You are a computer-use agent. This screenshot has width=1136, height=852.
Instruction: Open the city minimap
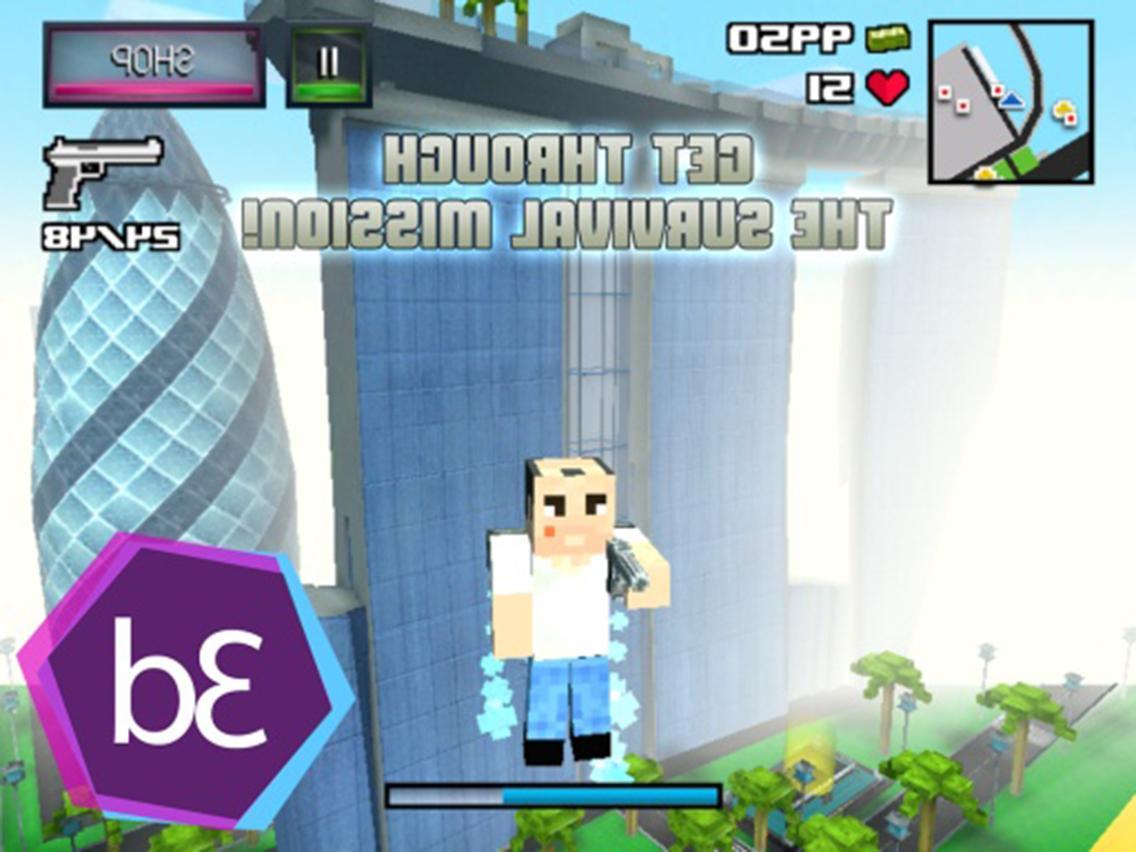pyautogui.click(x=1010, y=102)
